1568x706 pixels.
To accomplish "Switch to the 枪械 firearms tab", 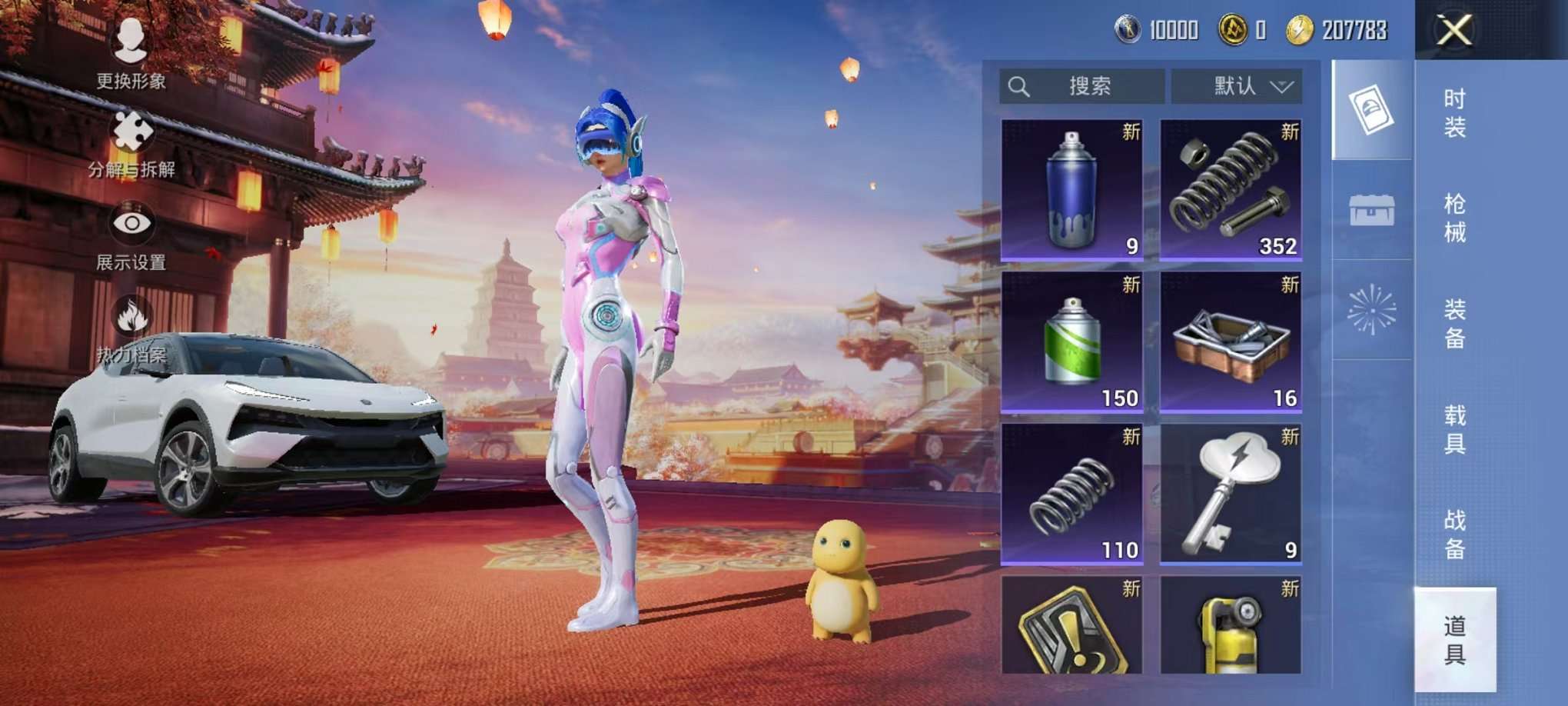I will coord(1454,218).
